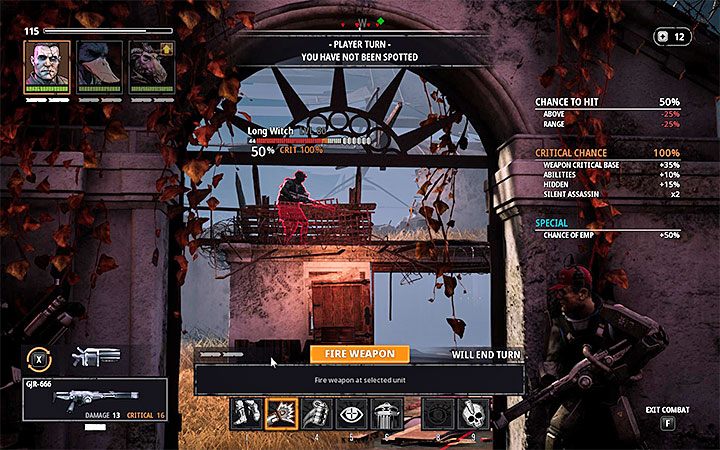The height and width of the screenshot is (450, 720).
Task: Click the Fire Weapon button
Action: (x=359, y=353)
